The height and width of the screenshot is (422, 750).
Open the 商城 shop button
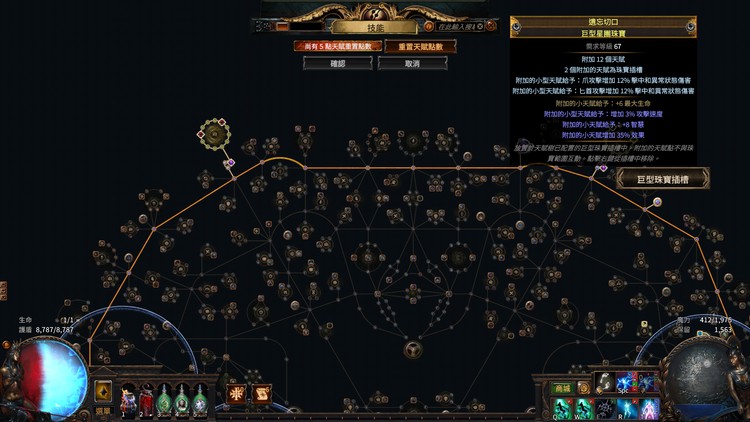[562, 388]
